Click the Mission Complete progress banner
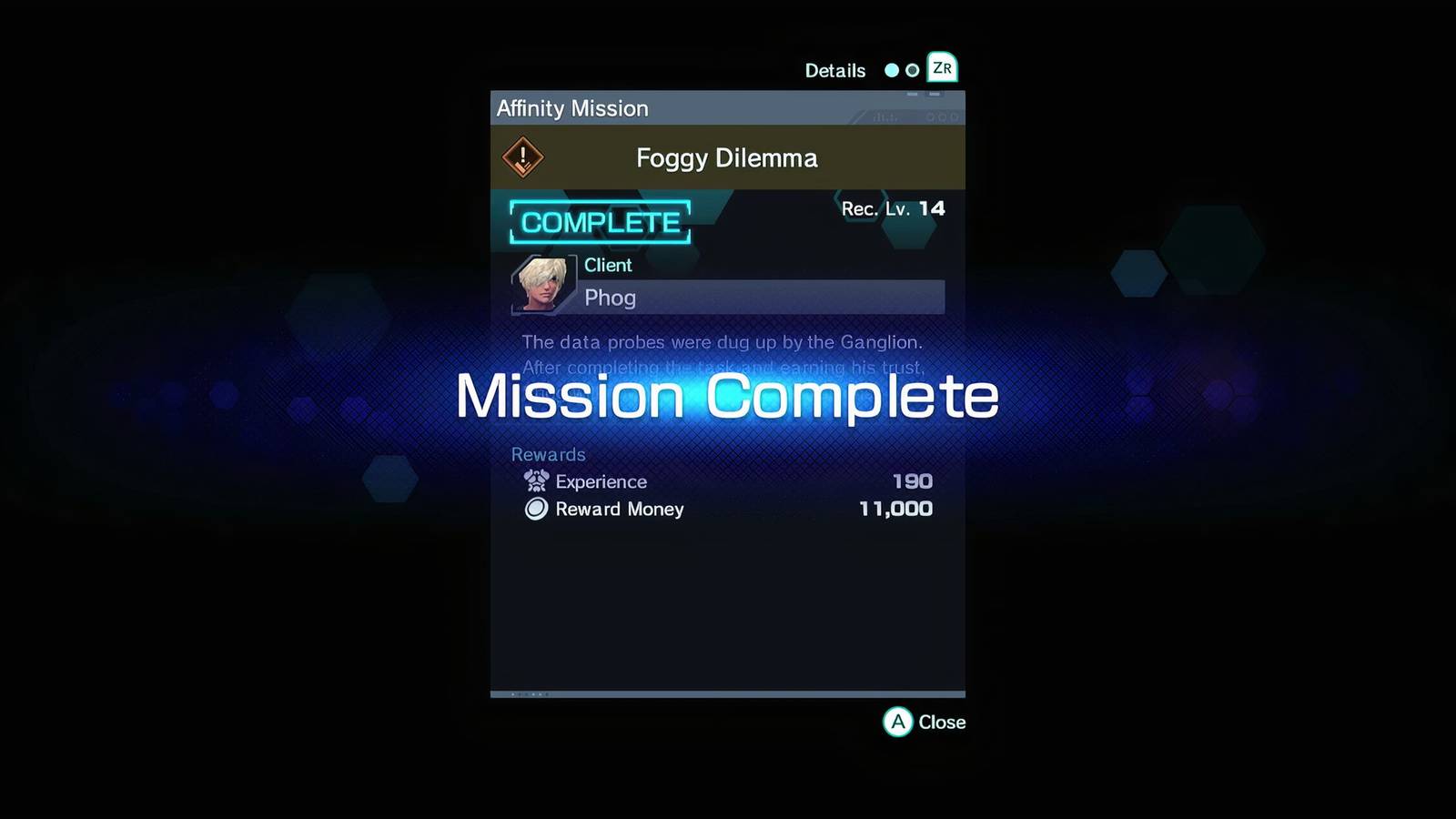The image size is (1456, 819). [727, 395]
